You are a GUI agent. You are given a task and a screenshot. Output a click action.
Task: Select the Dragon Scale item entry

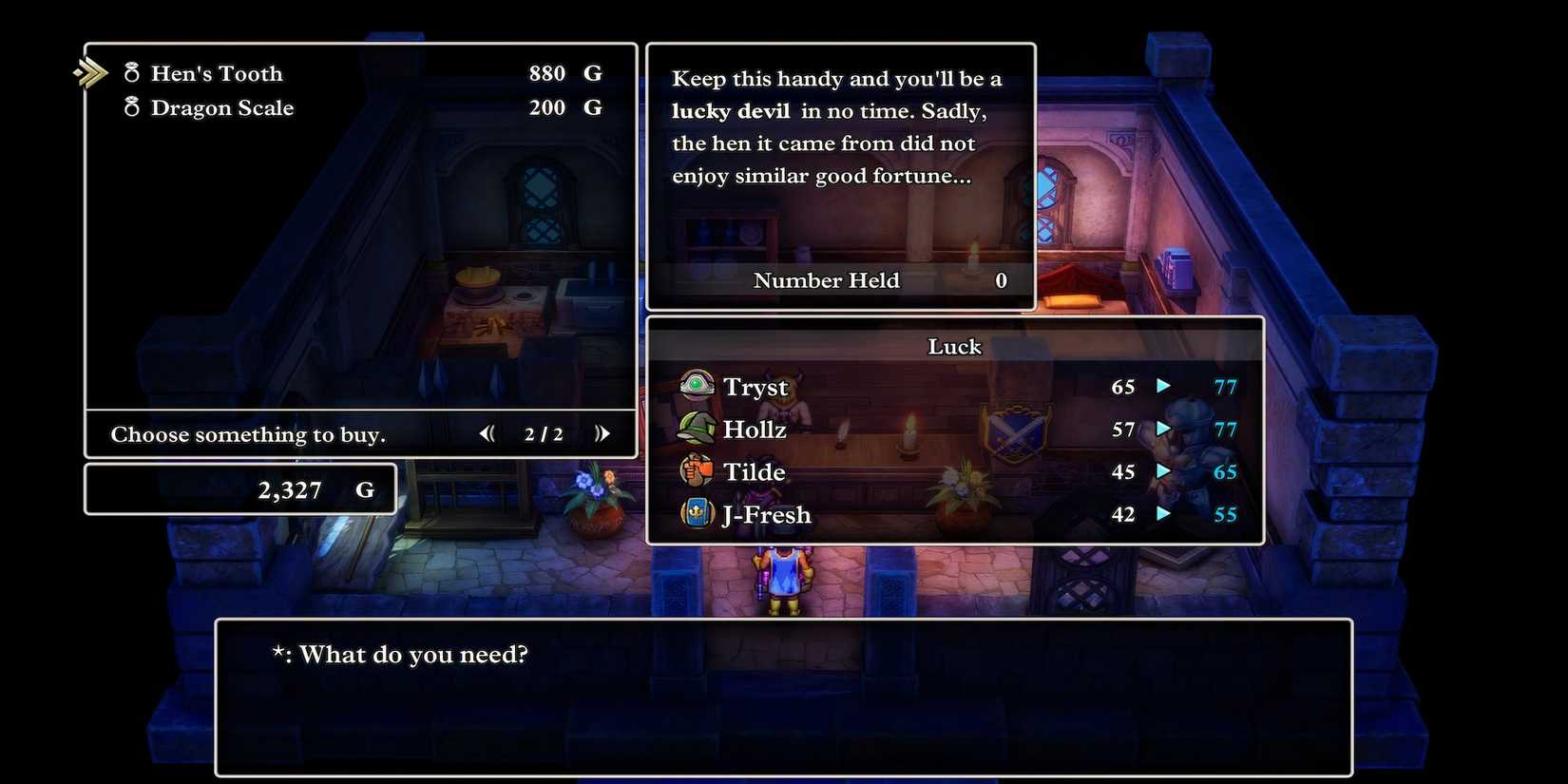pos(222,107)
